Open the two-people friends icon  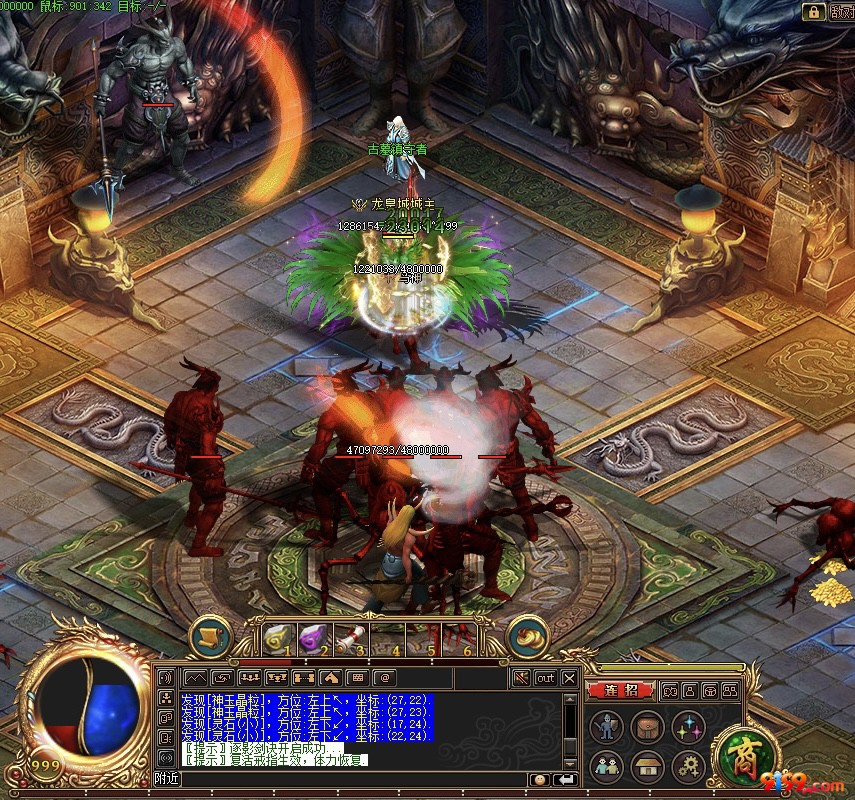point(606,766)
